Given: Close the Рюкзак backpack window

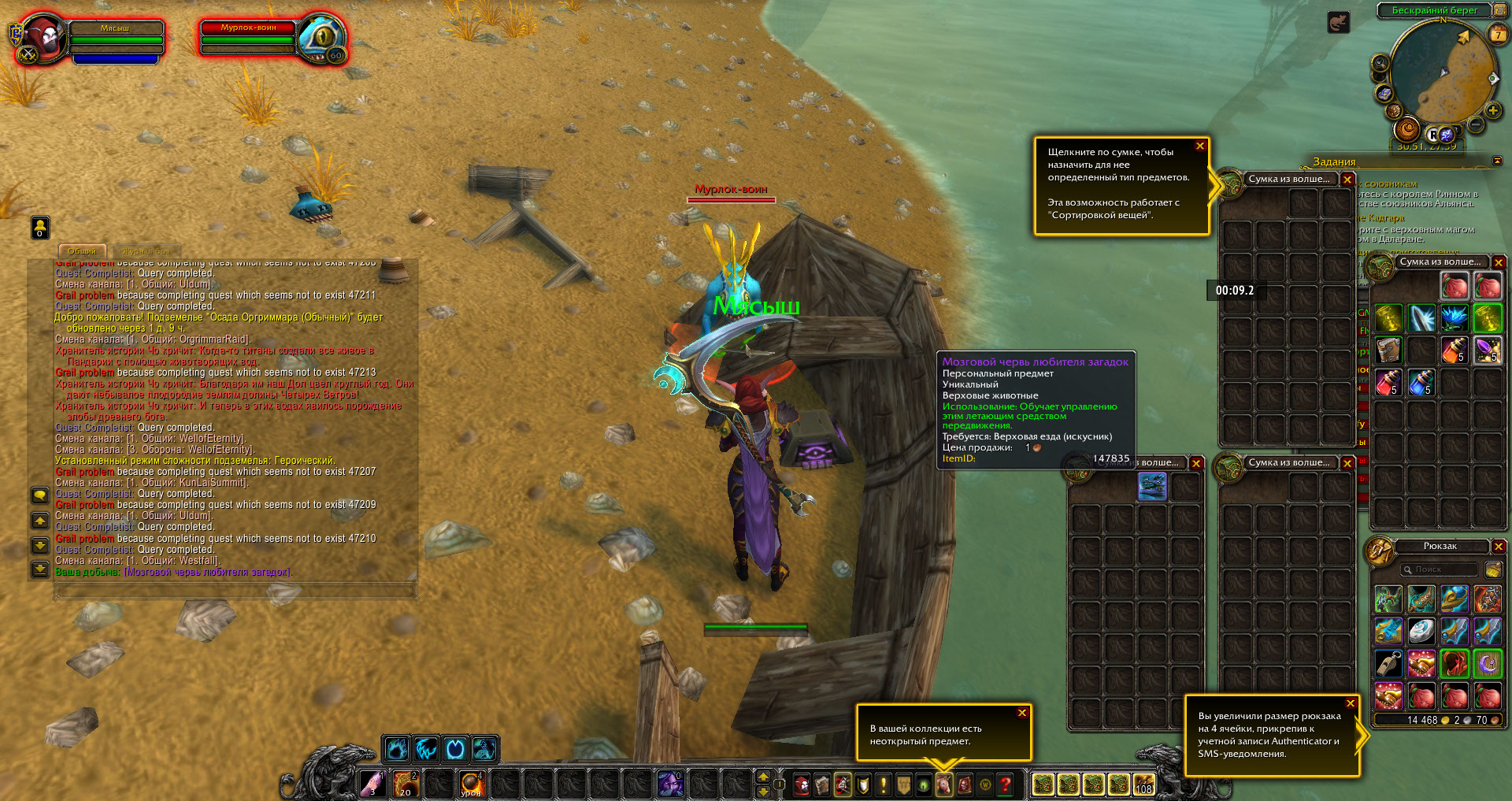Looking at the screenshot, I should [1499, 546].
